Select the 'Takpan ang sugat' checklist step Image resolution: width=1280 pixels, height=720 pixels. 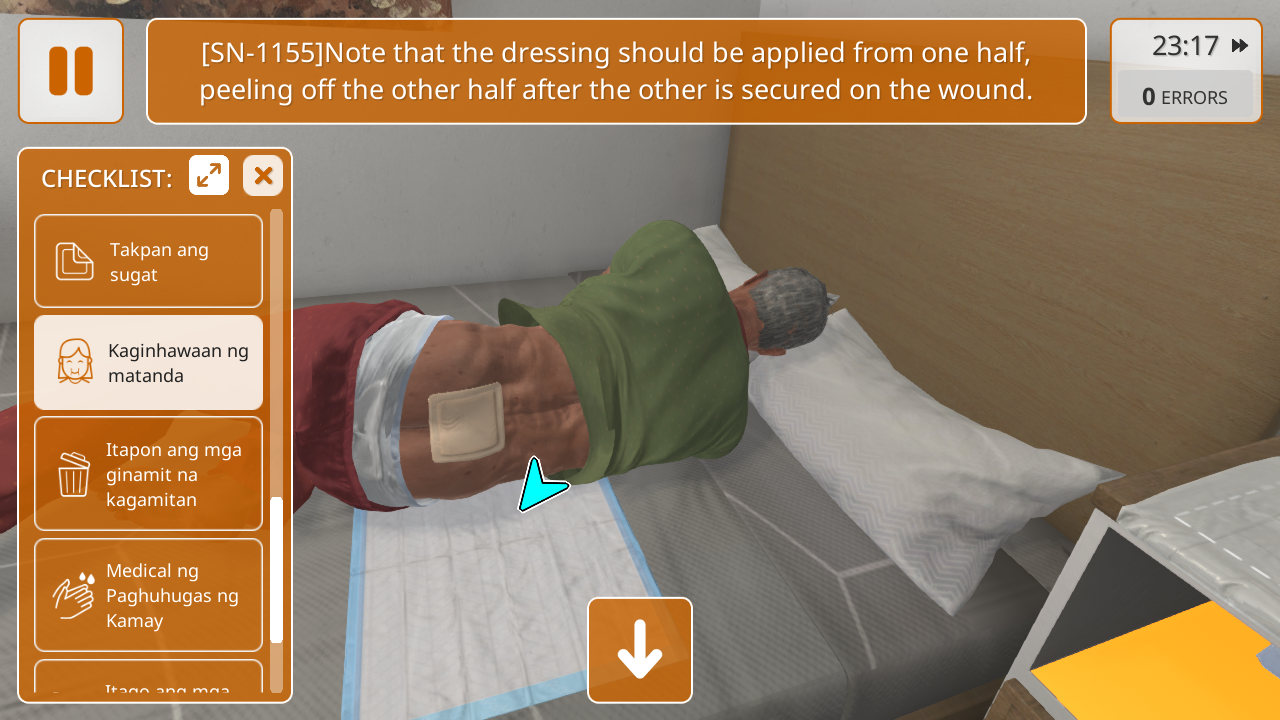tap(148, 261)
